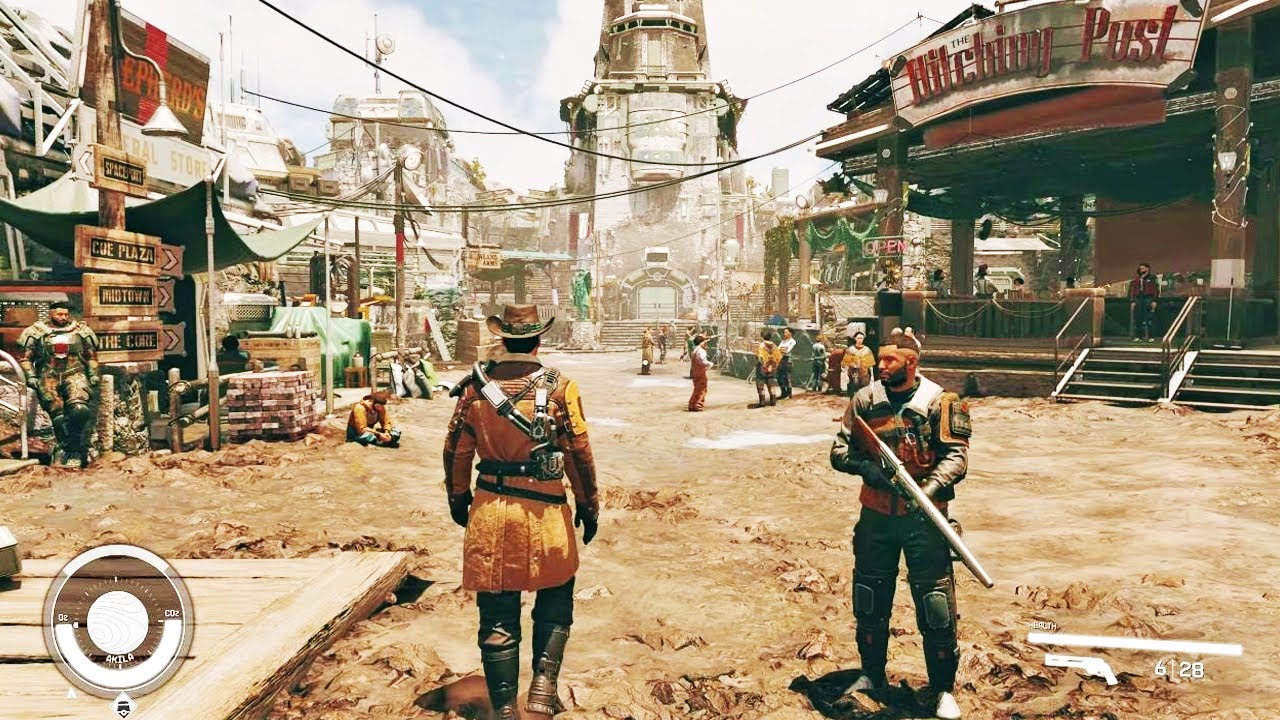Viewport: 1280px width, 720px height.
Task: Click the Akila planet compass watch
Action: [118, 621]
